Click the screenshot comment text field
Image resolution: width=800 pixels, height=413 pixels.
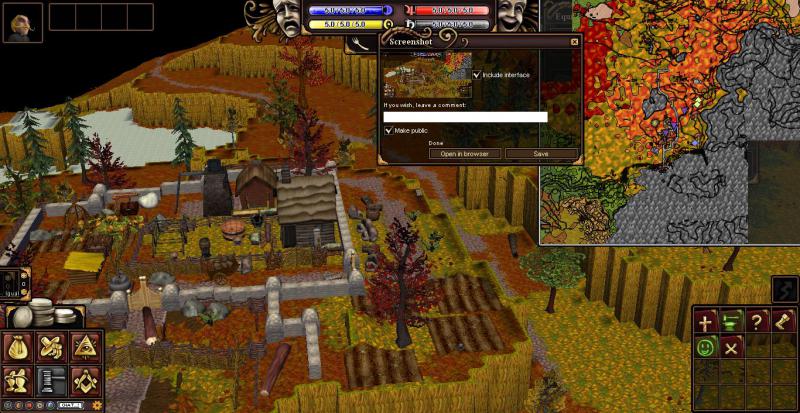(465, 117)
